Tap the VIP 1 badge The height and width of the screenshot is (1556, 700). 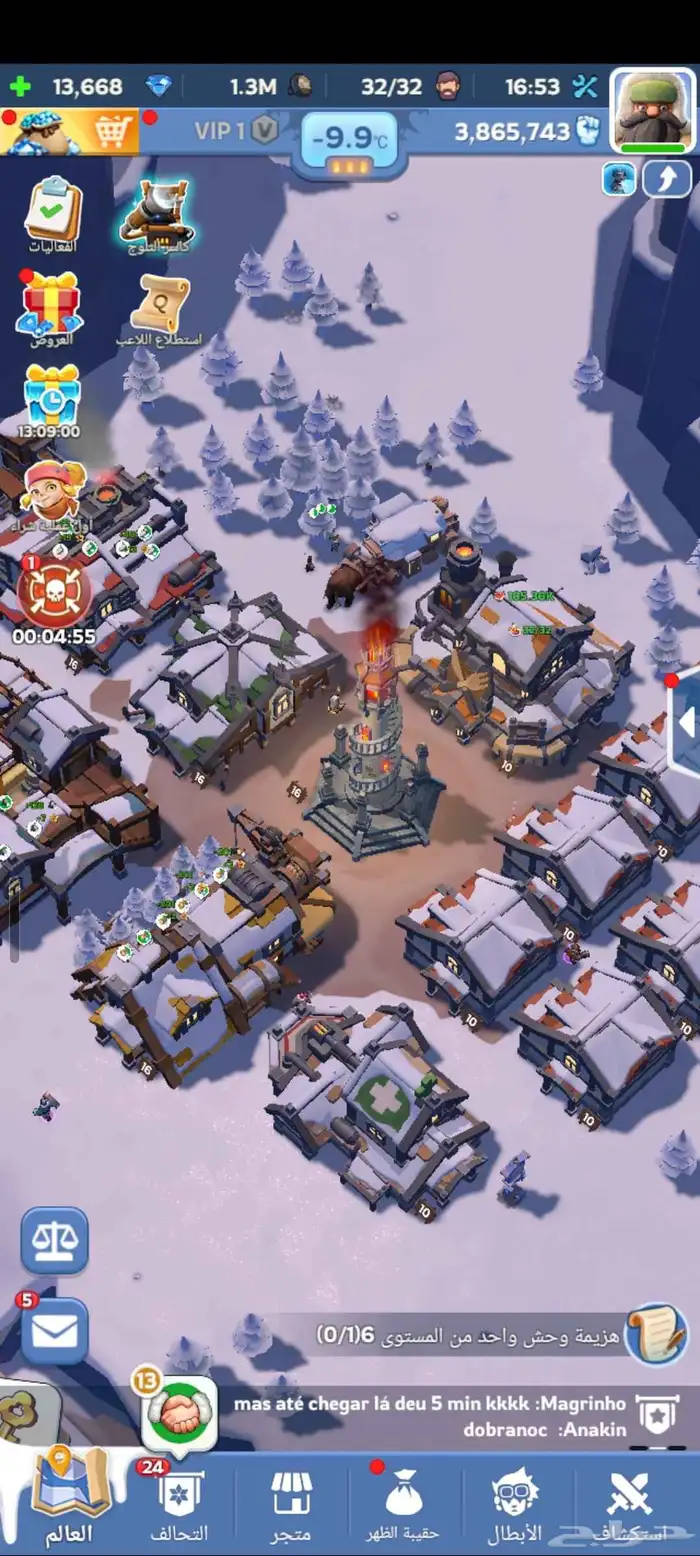[236, 131]
